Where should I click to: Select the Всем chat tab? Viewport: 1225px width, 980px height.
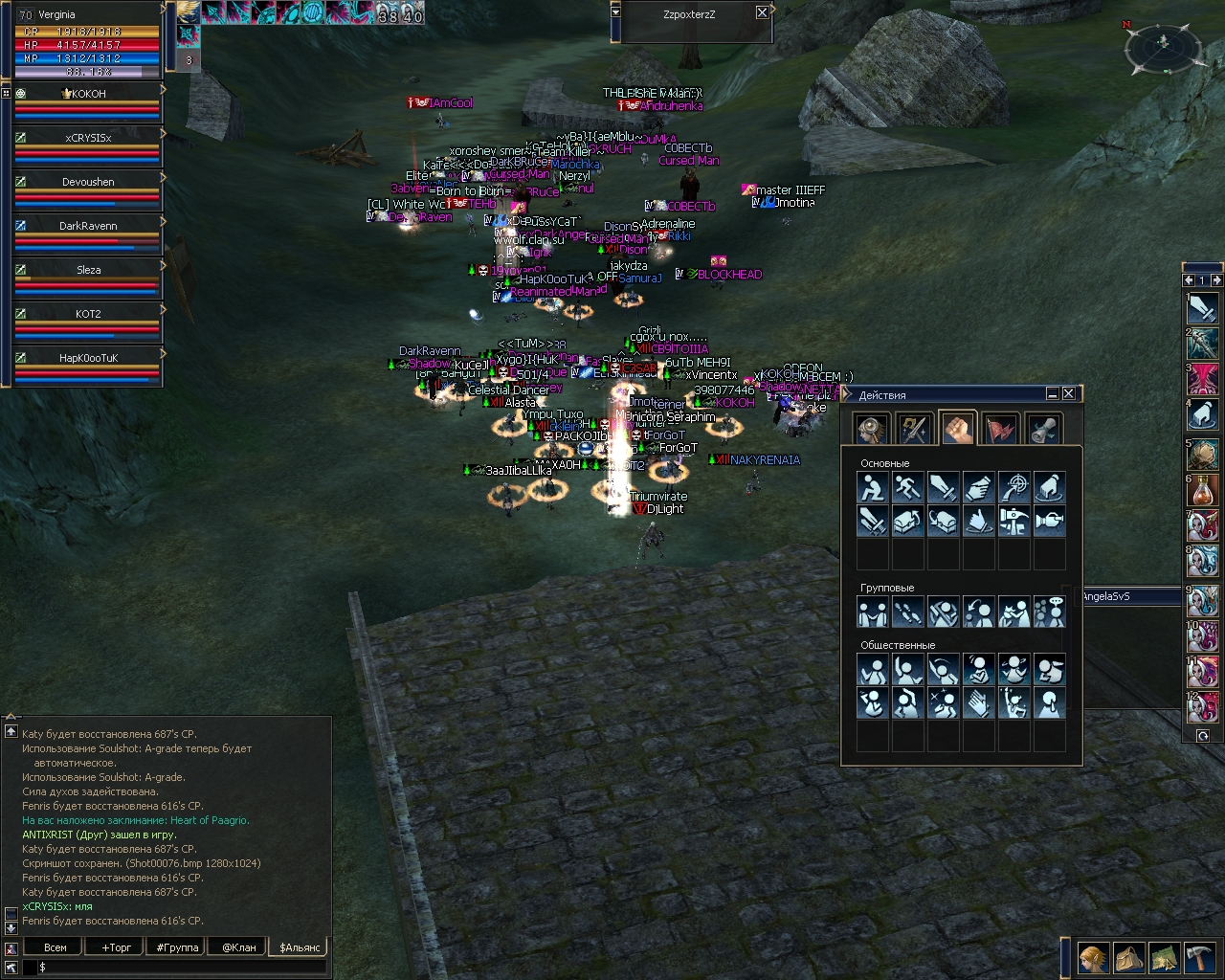pyautogui.click(x=56, y=947)
